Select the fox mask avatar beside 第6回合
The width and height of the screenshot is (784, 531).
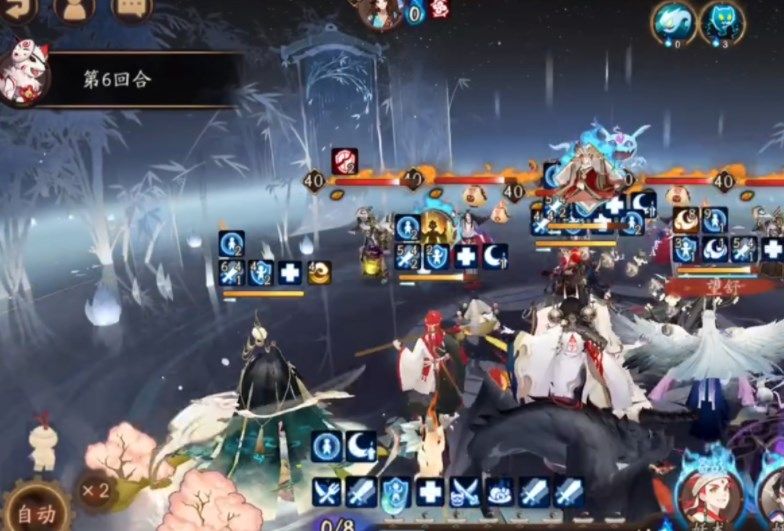pyautogui.click(x=22, y=72)
